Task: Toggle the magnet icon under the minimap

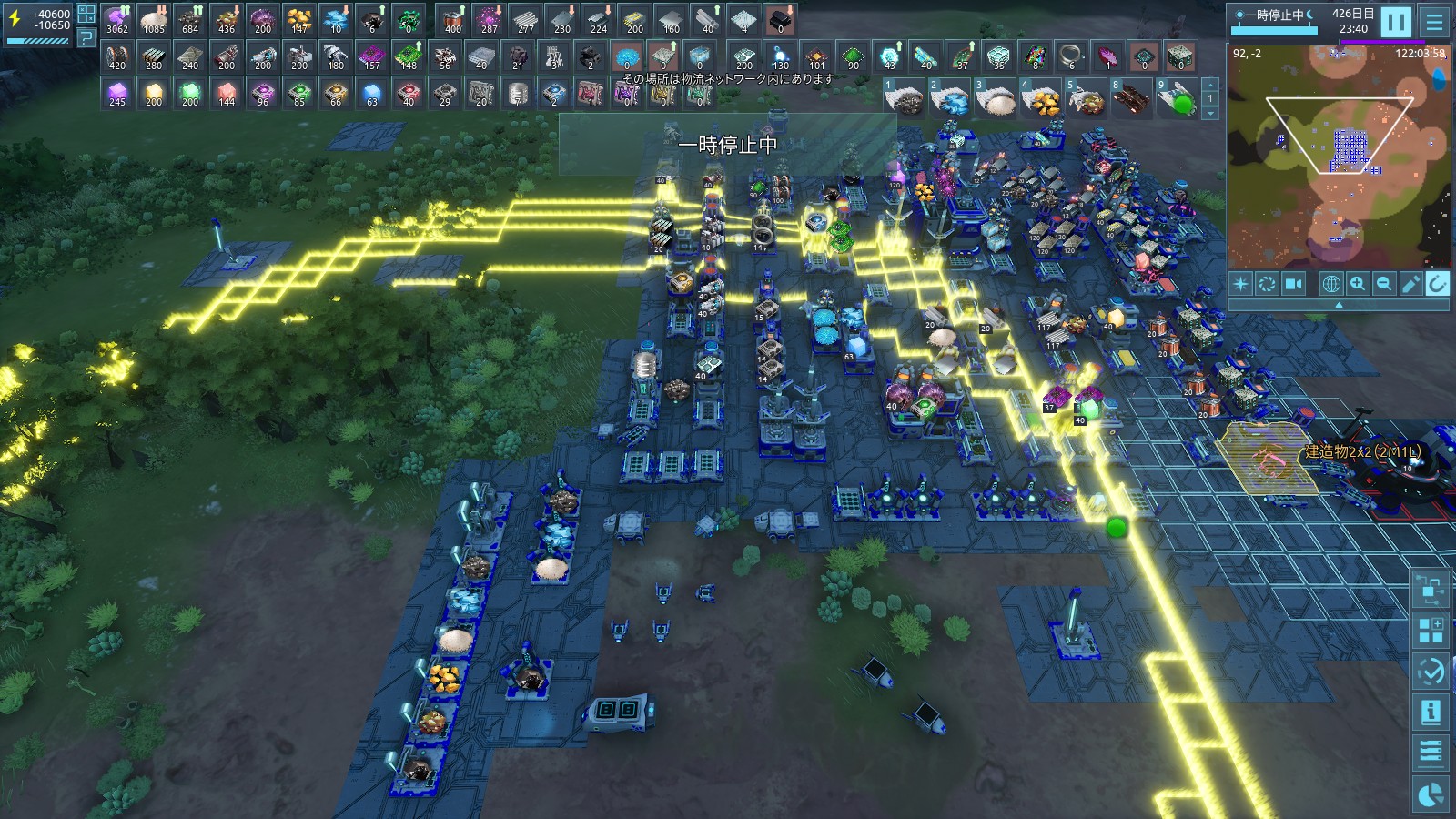Action: pos(1437,284)
